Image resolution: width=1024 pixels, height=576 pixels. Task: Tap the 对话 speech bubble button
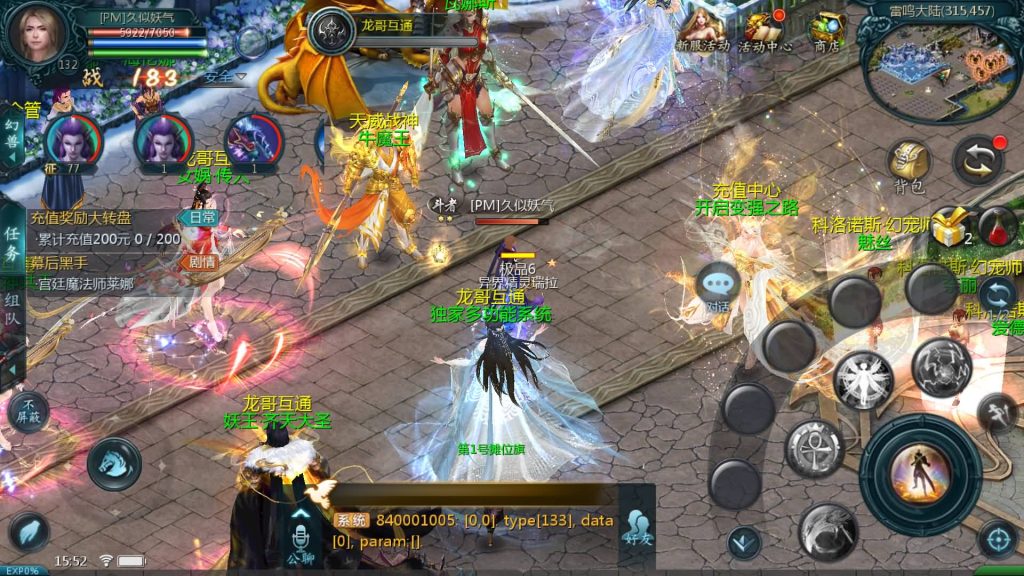point(718,287)
